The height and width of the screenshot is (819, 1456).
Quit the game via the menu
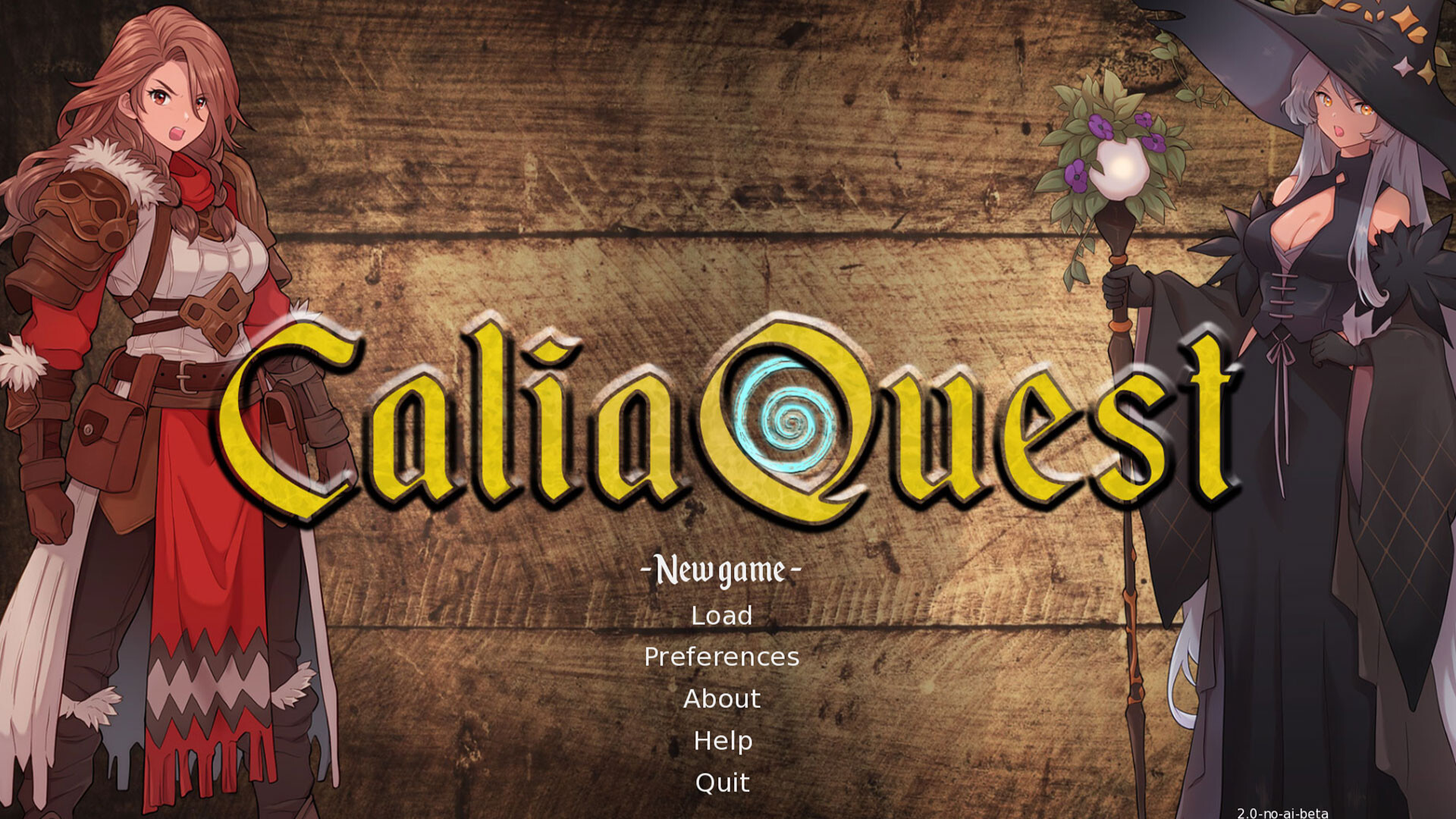click(721, 783)
